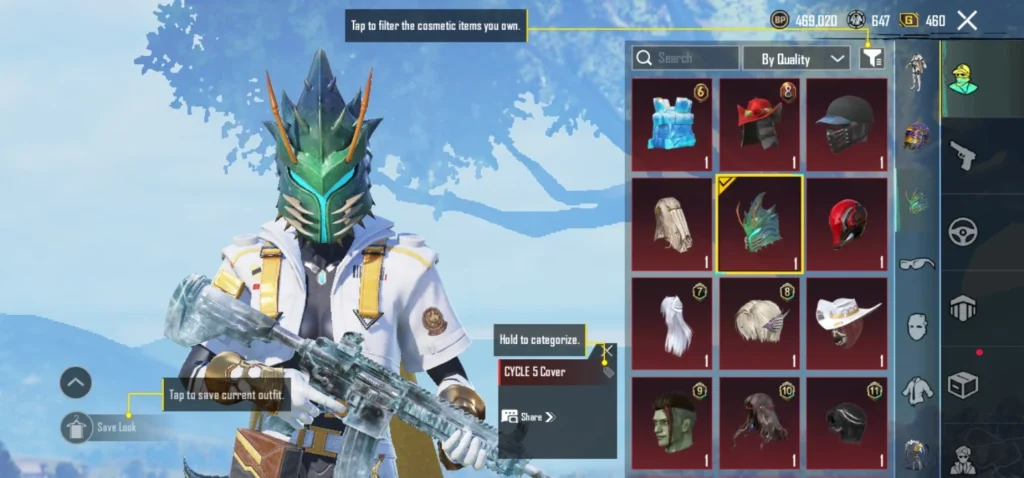Select the blonde long hair item

tap(671, 224)
